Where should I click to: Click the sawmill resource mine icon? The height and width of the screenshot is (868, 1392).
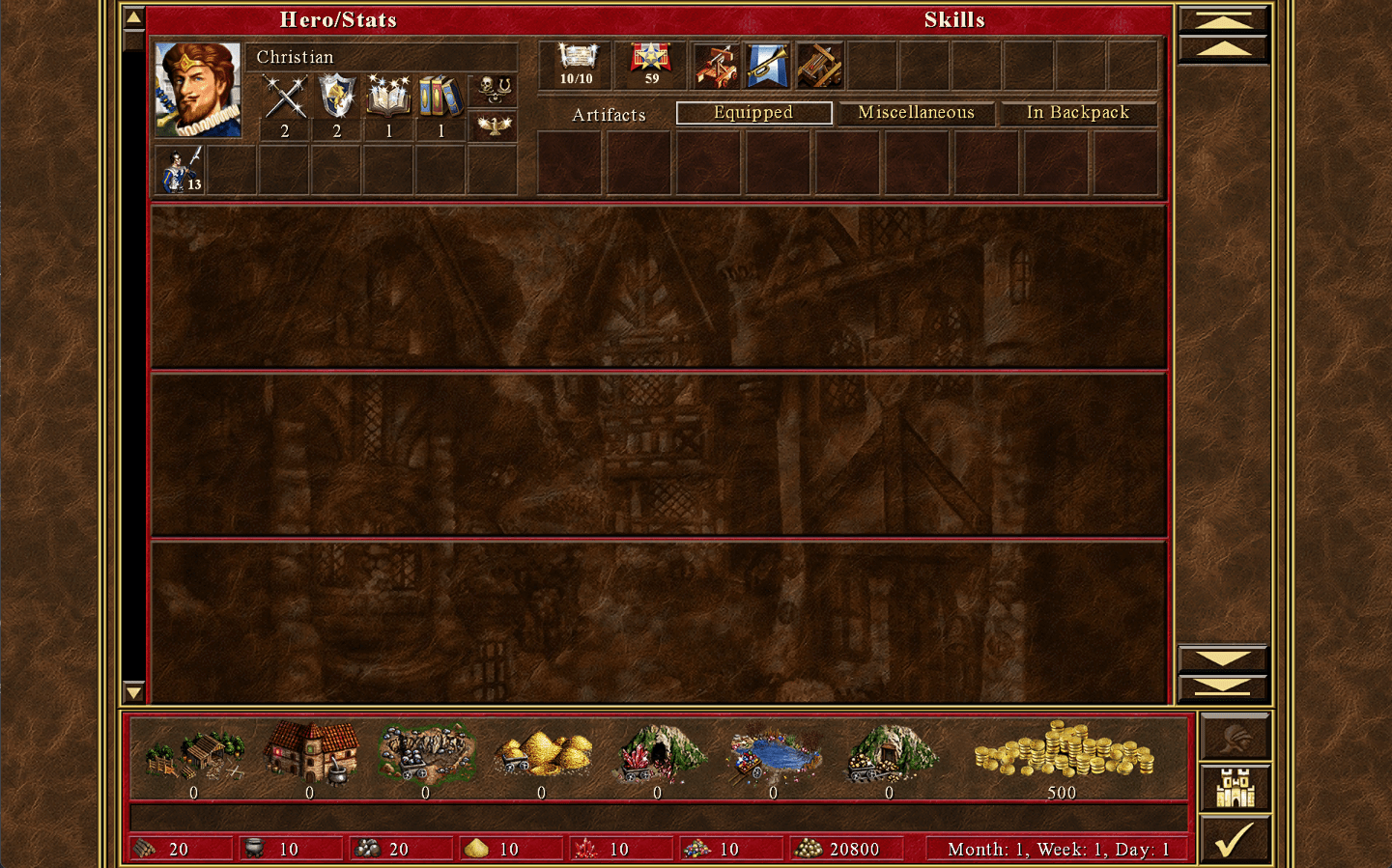[194, 754]
